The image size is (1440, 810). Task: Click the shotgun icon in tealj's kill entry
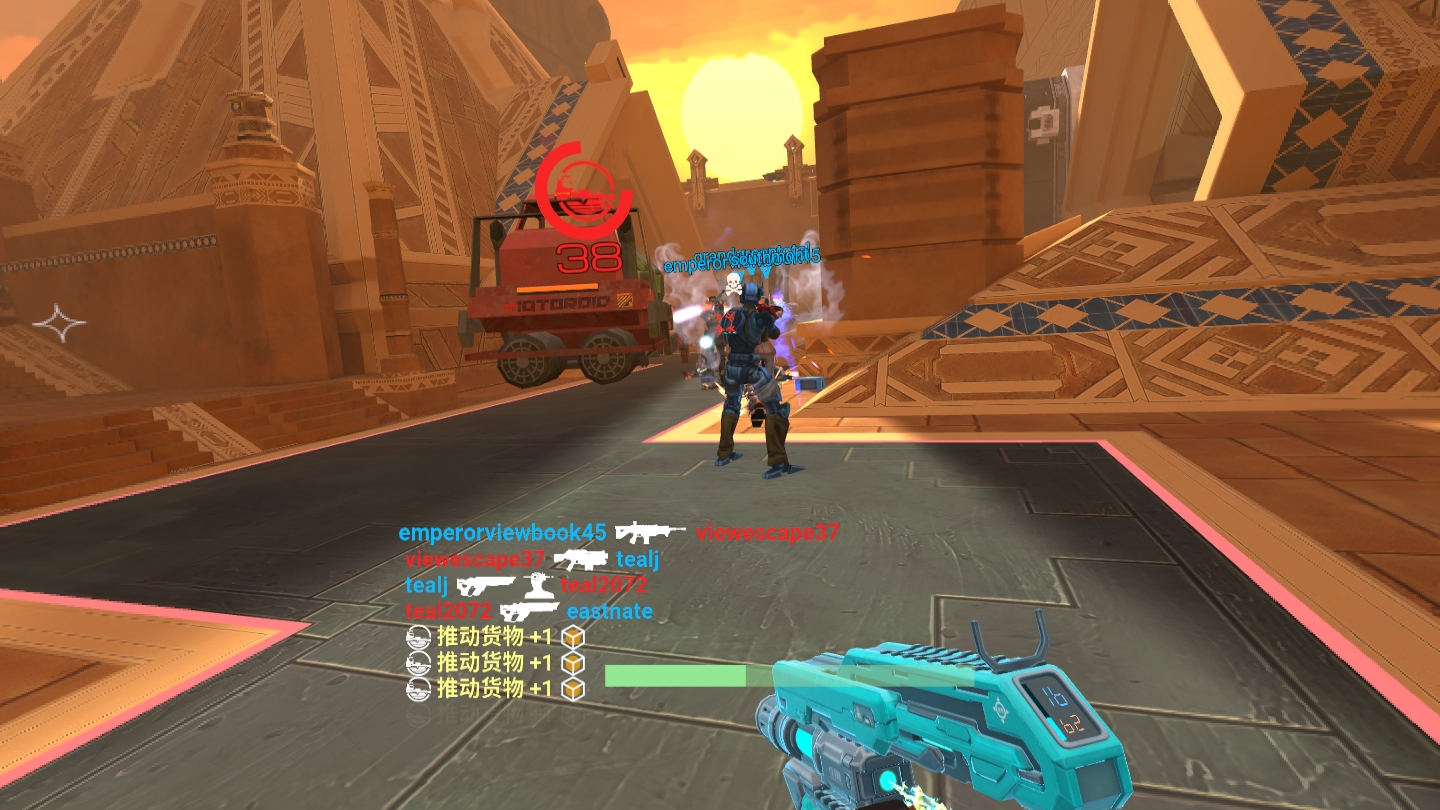pyautogui.click(x=484, y=586)
